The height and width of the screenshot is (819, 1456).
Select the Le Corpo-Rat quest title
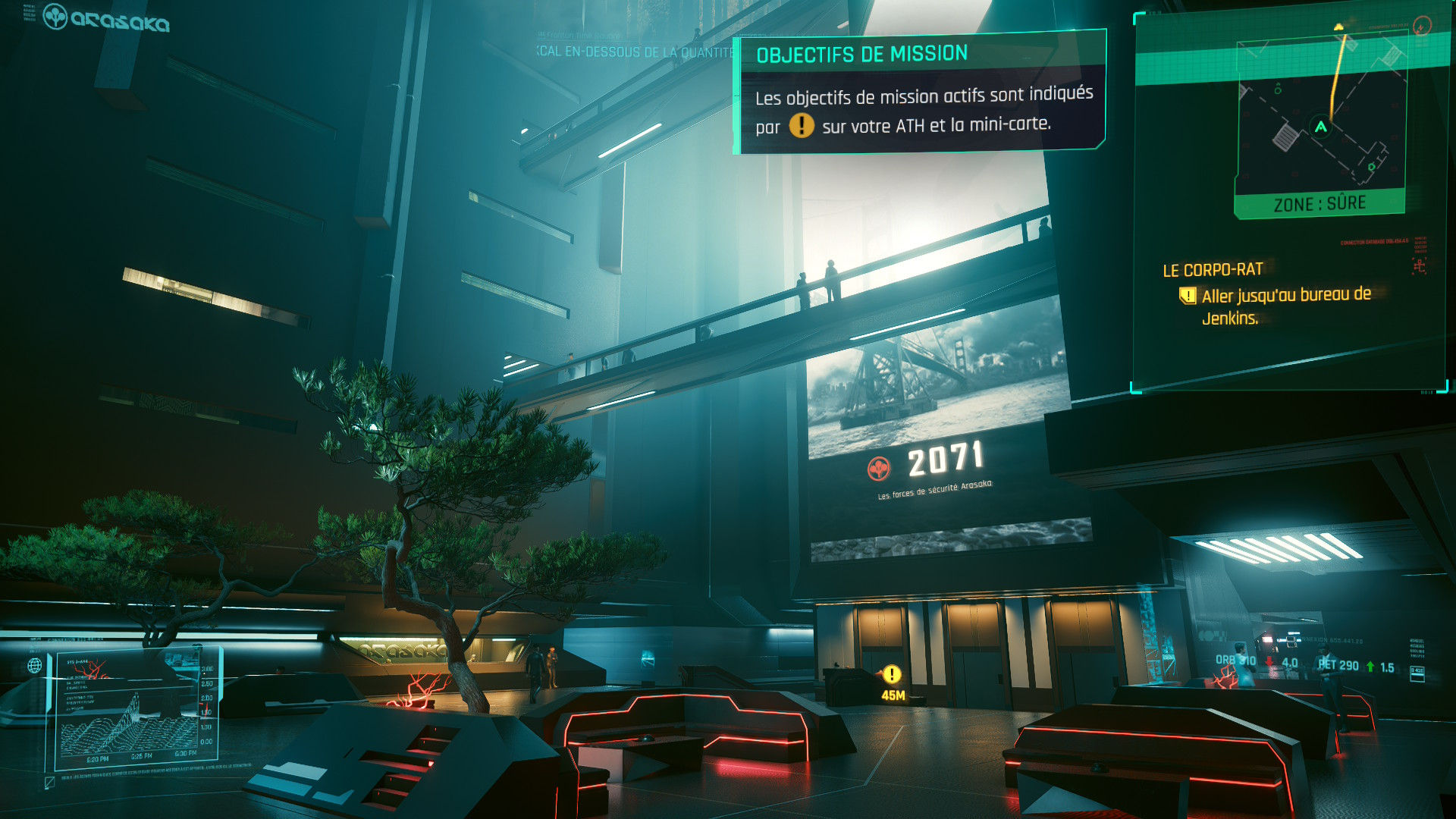[x=1213, y=270]
